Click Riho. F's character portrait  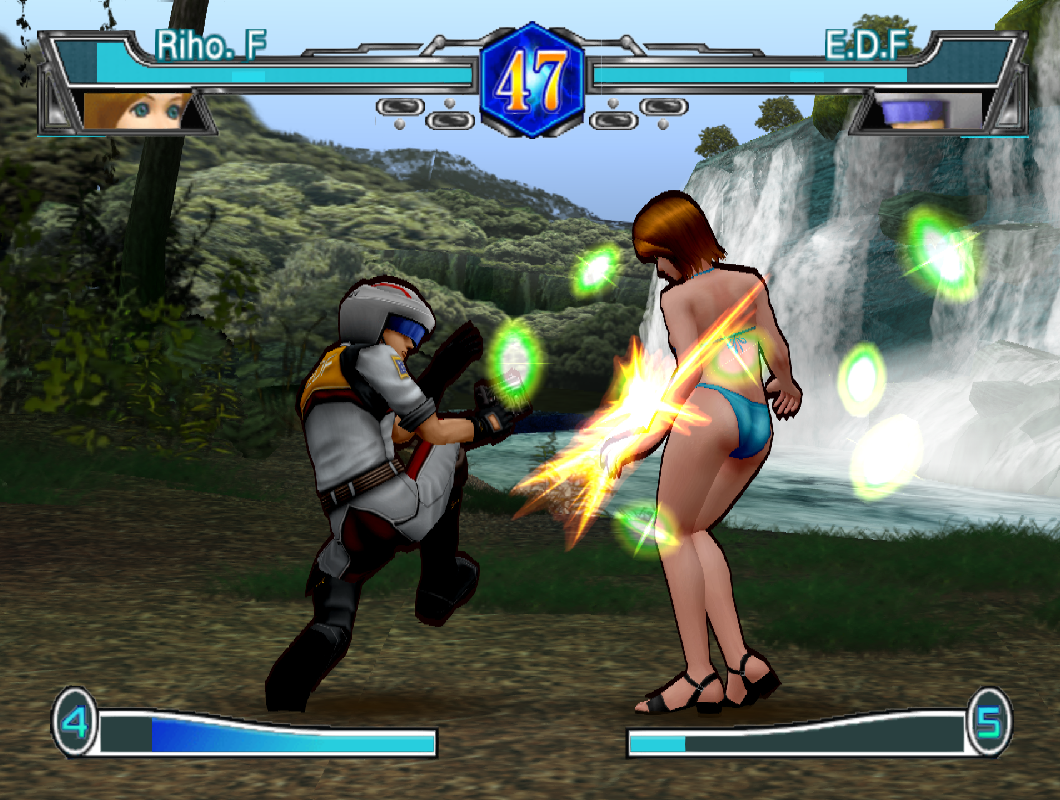tap(137, 111)
